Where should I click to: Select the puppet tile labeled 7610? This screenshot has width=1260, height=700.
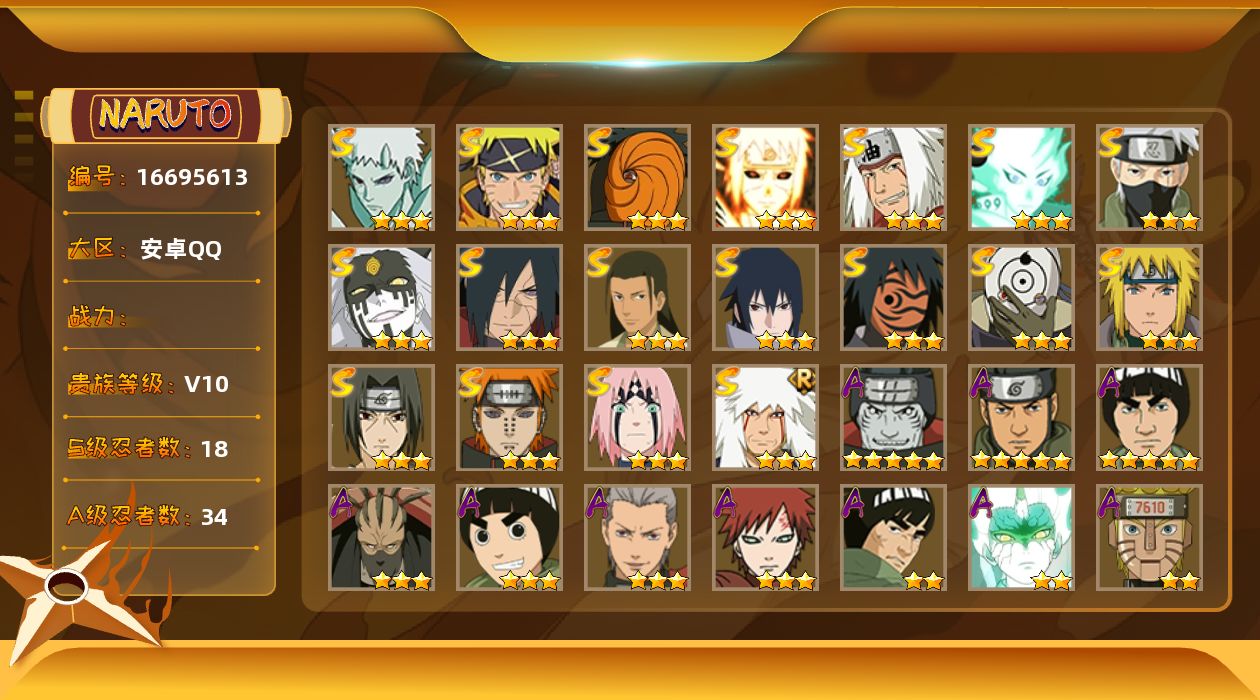click(x=1149, y=537)
